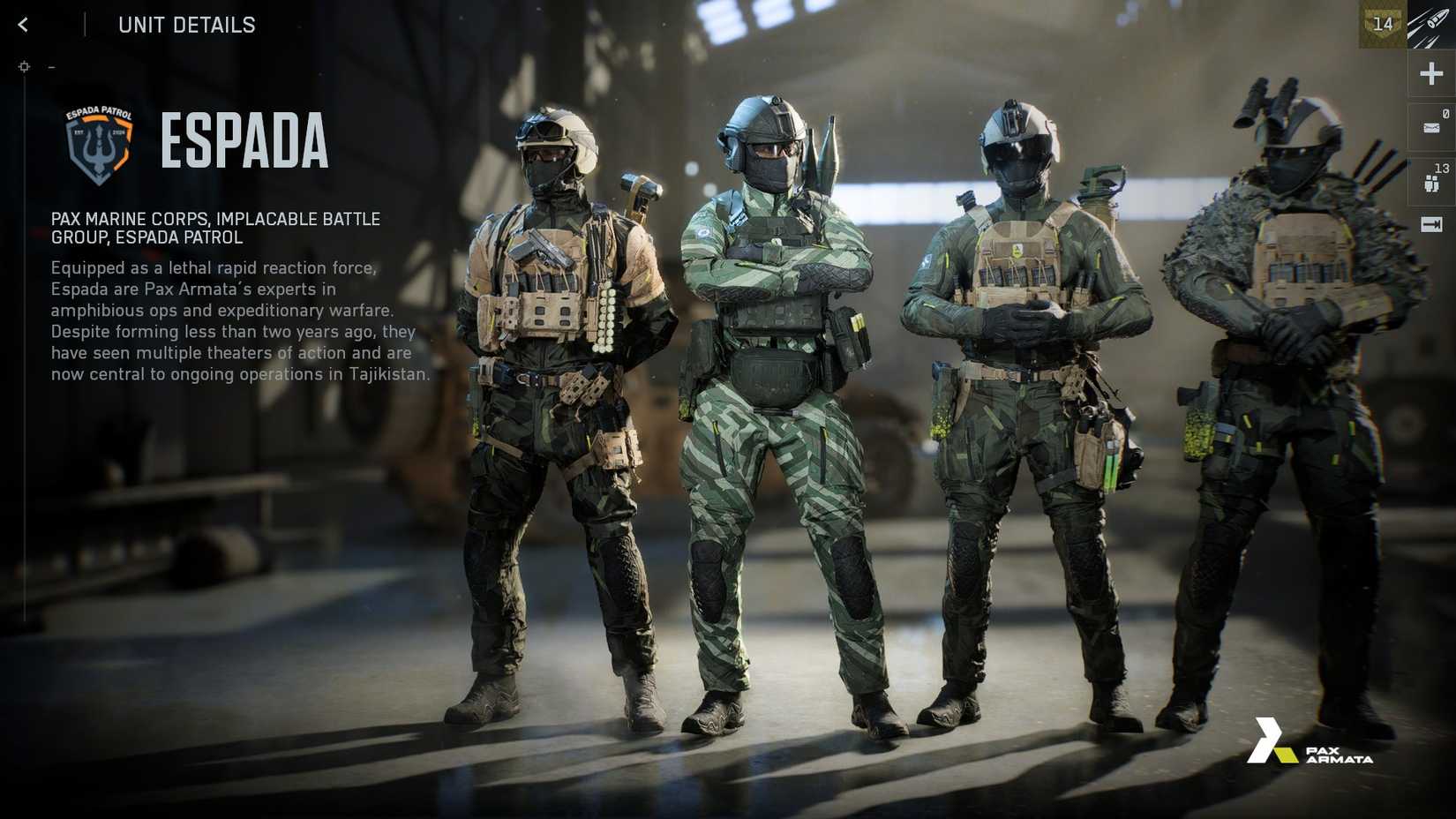This screenshot has height=819, width=1456.
Task: Expand the back chevron navigation arrow
Action: [21, 24]
